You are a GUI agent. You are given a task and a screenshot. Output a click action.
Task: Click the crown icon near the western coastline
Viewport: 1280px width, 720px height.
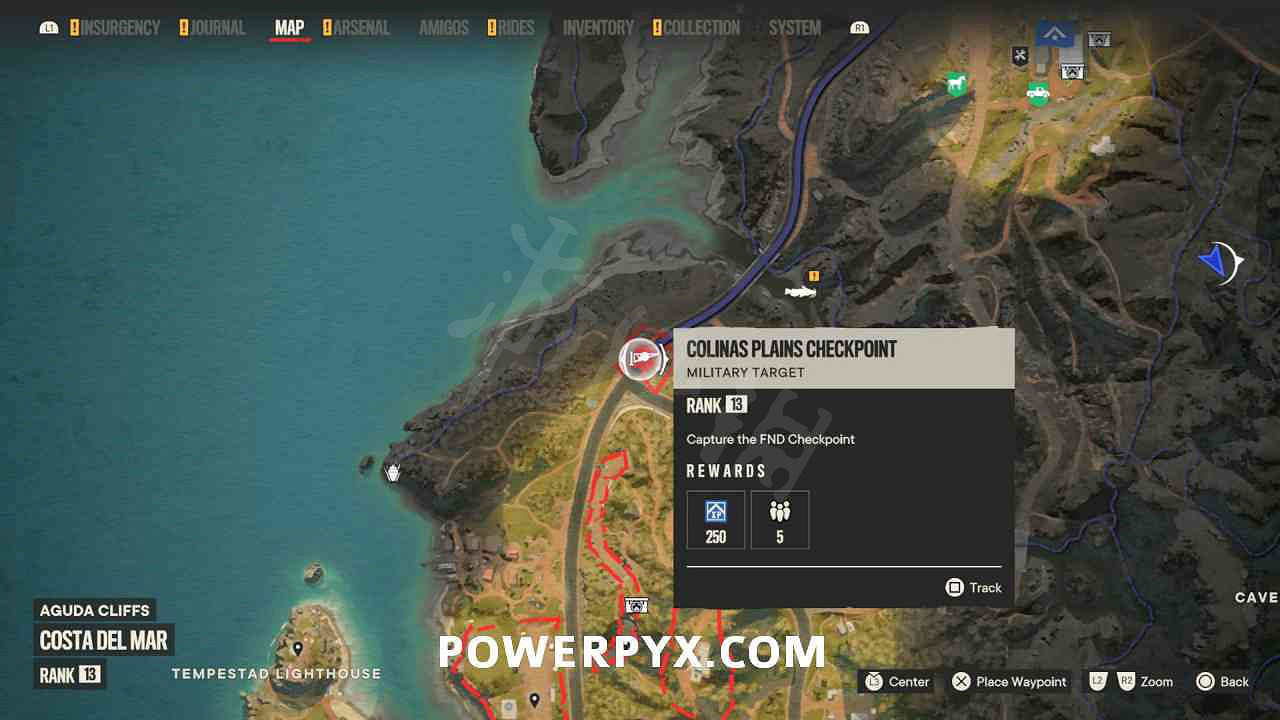pos(392,472)
